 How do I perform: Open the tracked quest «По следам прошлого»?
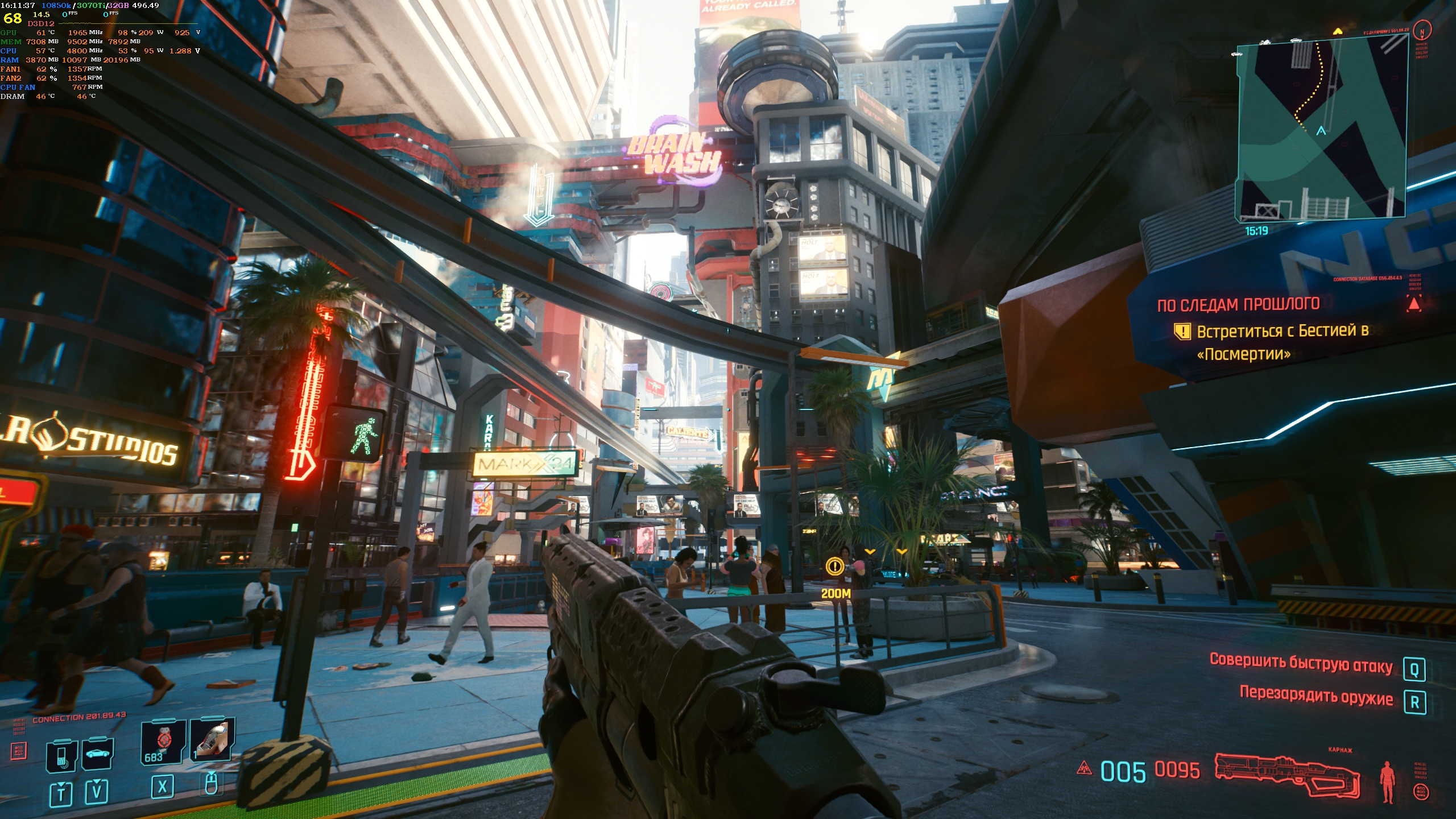tap(1238, 304)
